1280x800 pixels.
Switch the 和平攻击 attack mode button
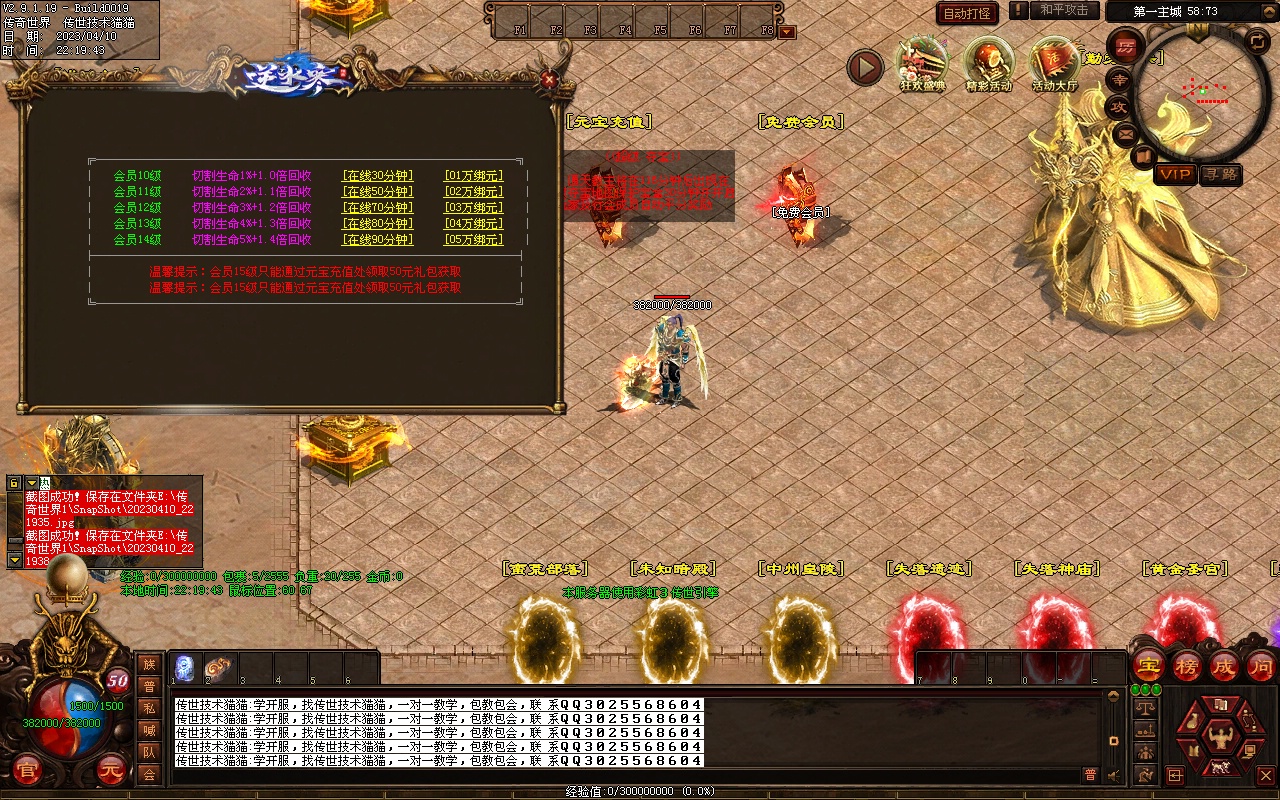click(x=1063, y=11)
